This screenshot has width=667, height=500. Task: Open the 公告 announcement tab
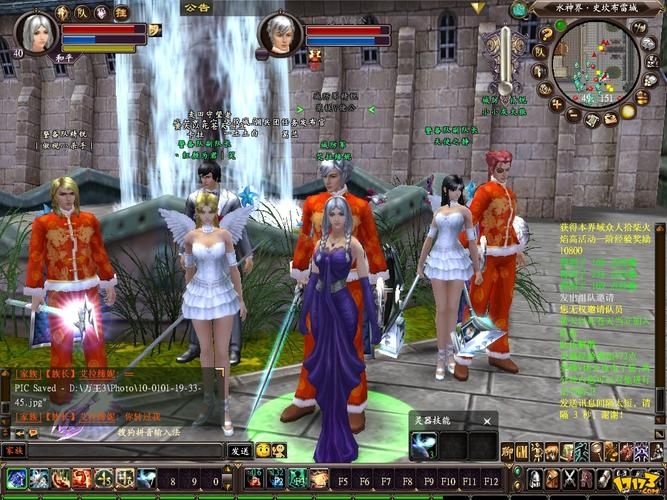click(x=198, y=8)
